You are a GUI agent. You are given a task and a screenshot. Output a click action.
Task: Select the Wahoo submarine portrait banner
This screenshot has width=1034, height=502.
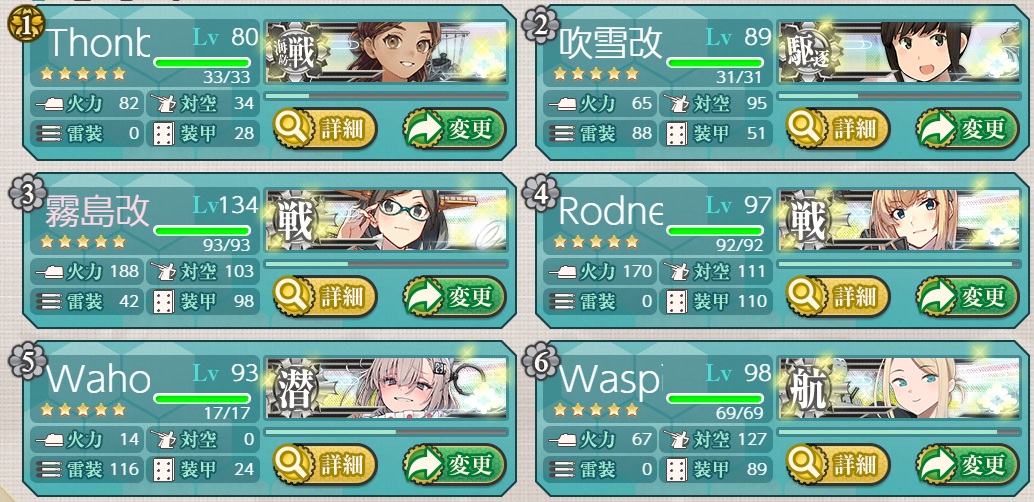(x=386, y=388)
